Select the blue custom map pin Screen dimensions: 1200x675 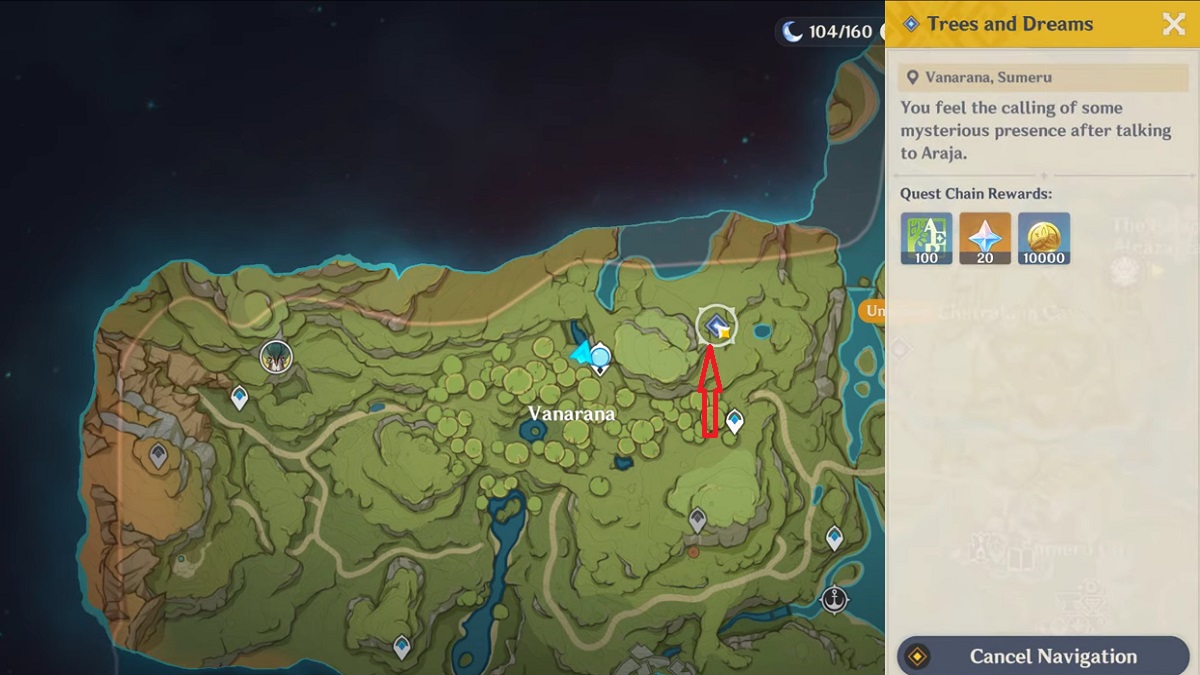600,355
